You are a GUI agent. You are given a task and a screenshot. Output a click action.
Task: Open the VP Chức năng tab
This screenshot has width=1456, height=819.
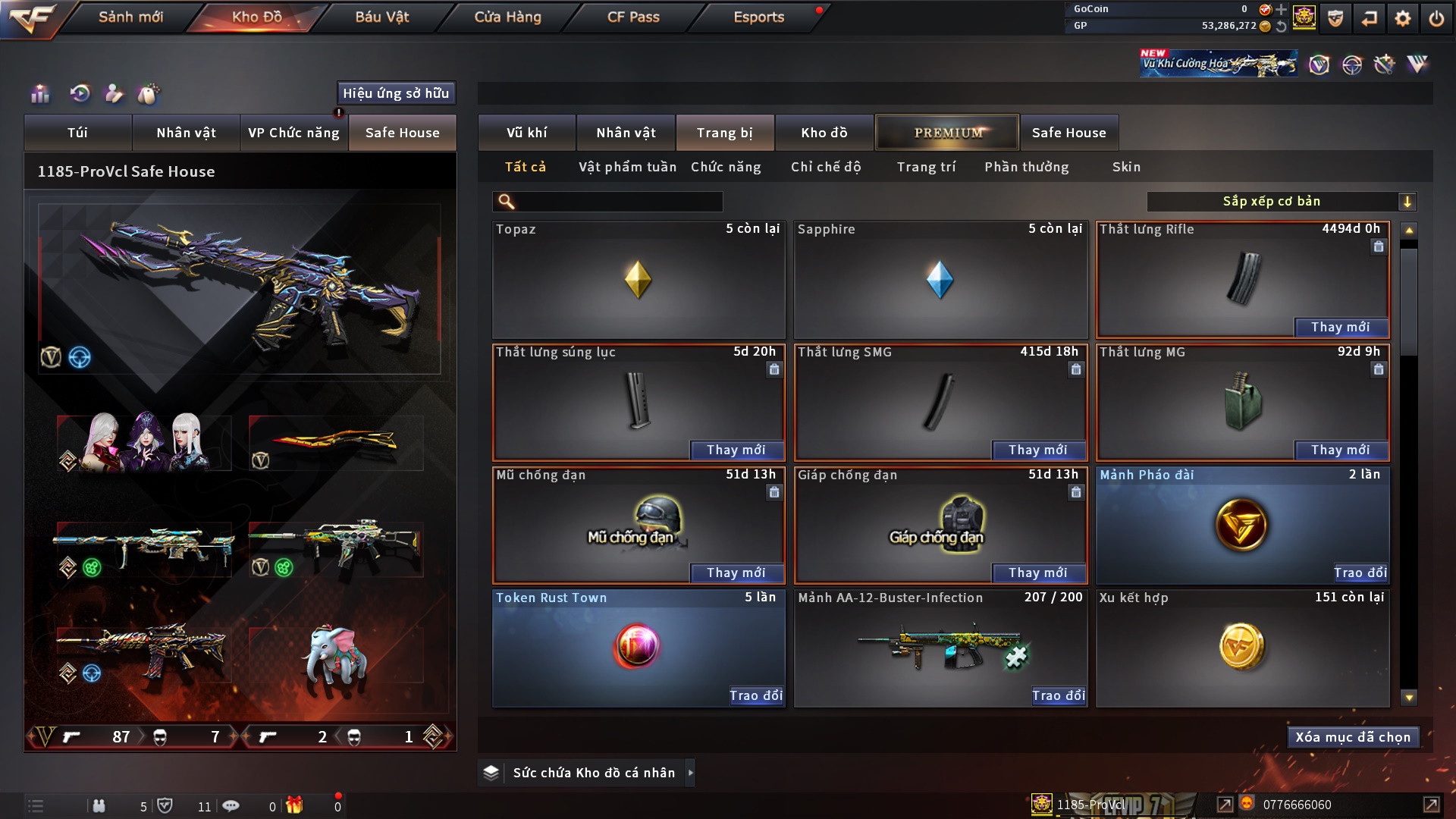click(293, 133)
